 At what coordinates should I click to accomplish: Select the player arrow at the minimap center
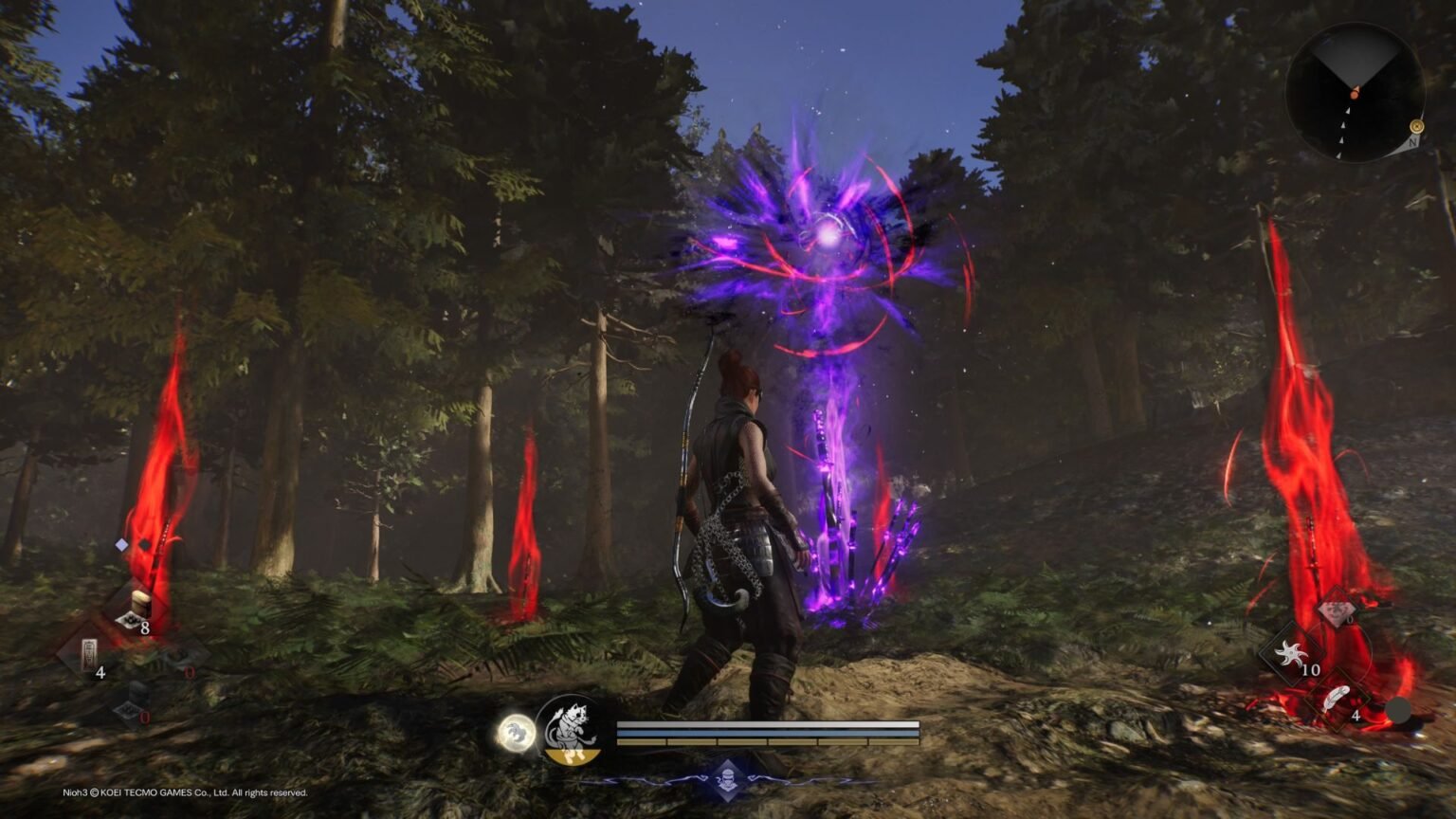click(1356, 93)
